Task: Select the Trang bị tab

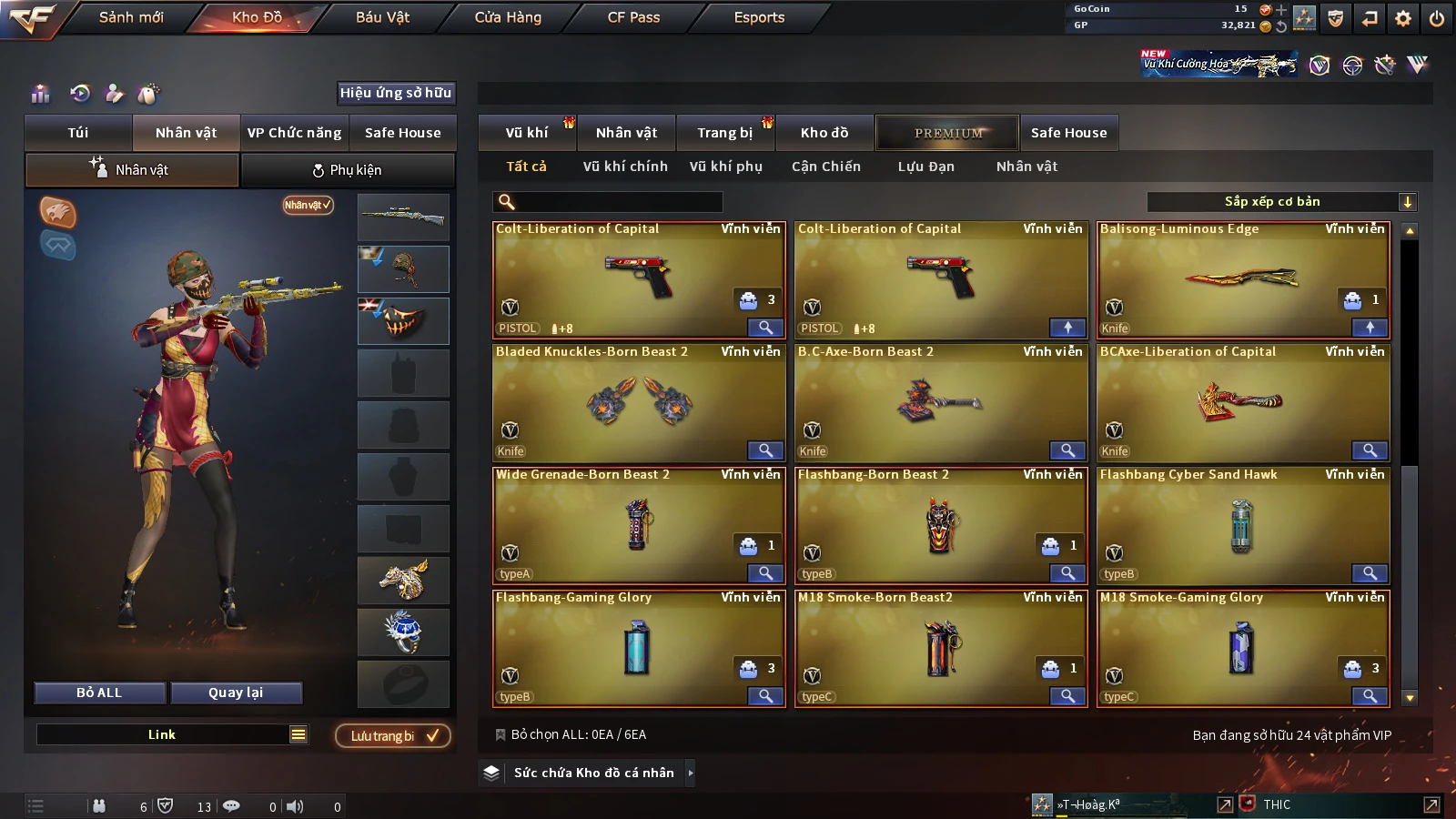Action: coord(724,133)
